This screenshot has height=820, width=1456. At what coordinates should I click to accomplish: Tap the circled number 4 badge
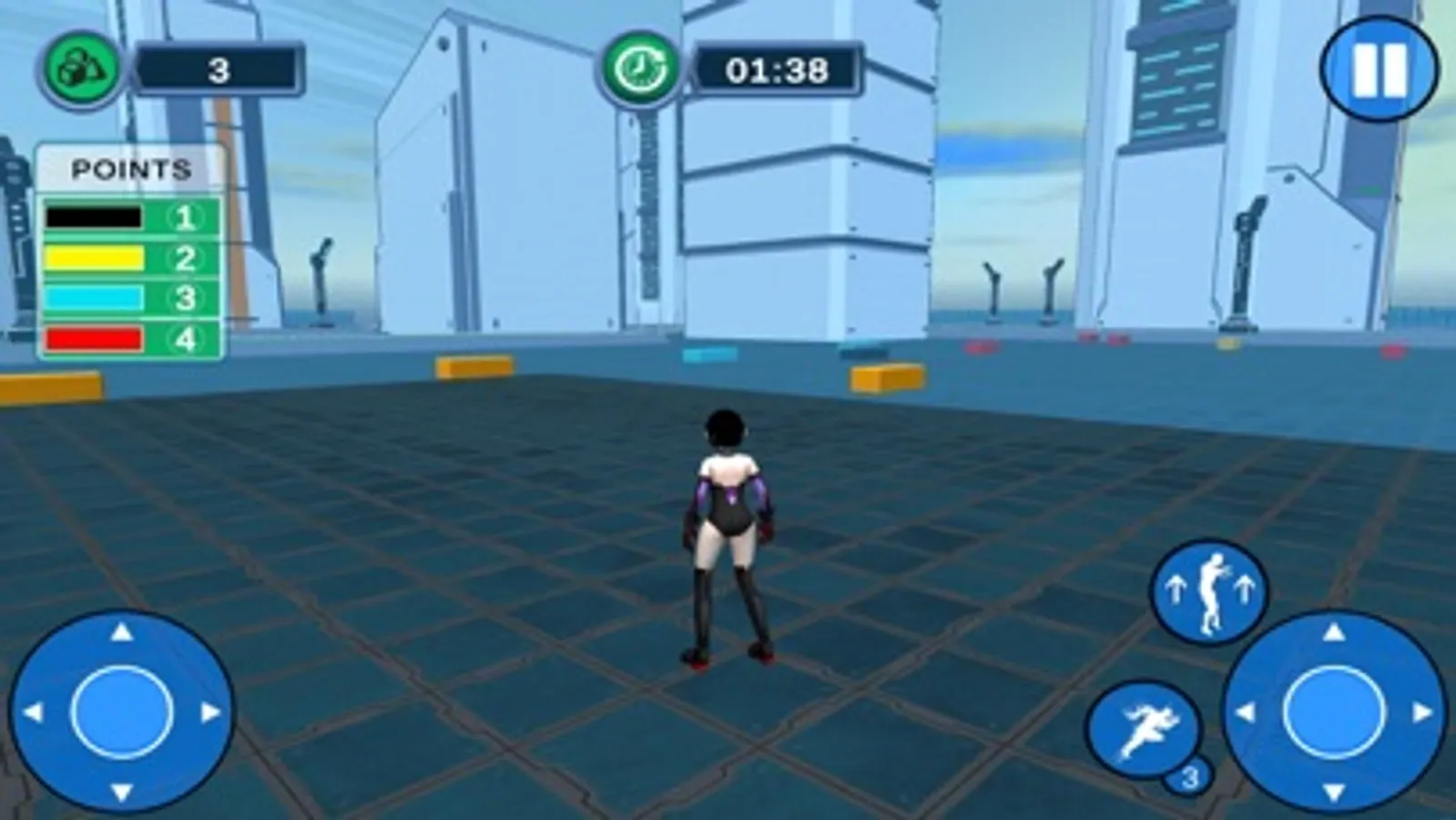(x=181, y=337)
